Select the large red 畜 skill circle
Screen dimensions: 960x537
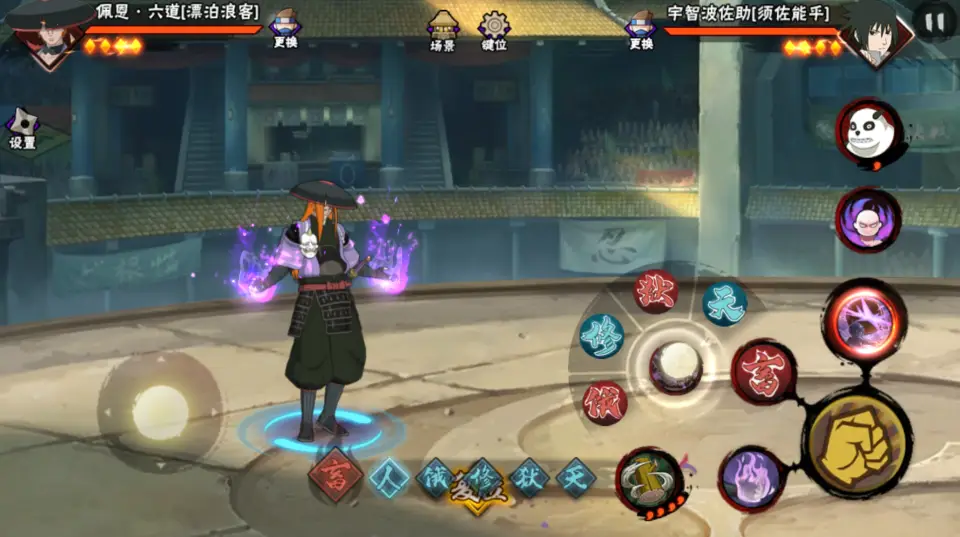click(763, 372)
